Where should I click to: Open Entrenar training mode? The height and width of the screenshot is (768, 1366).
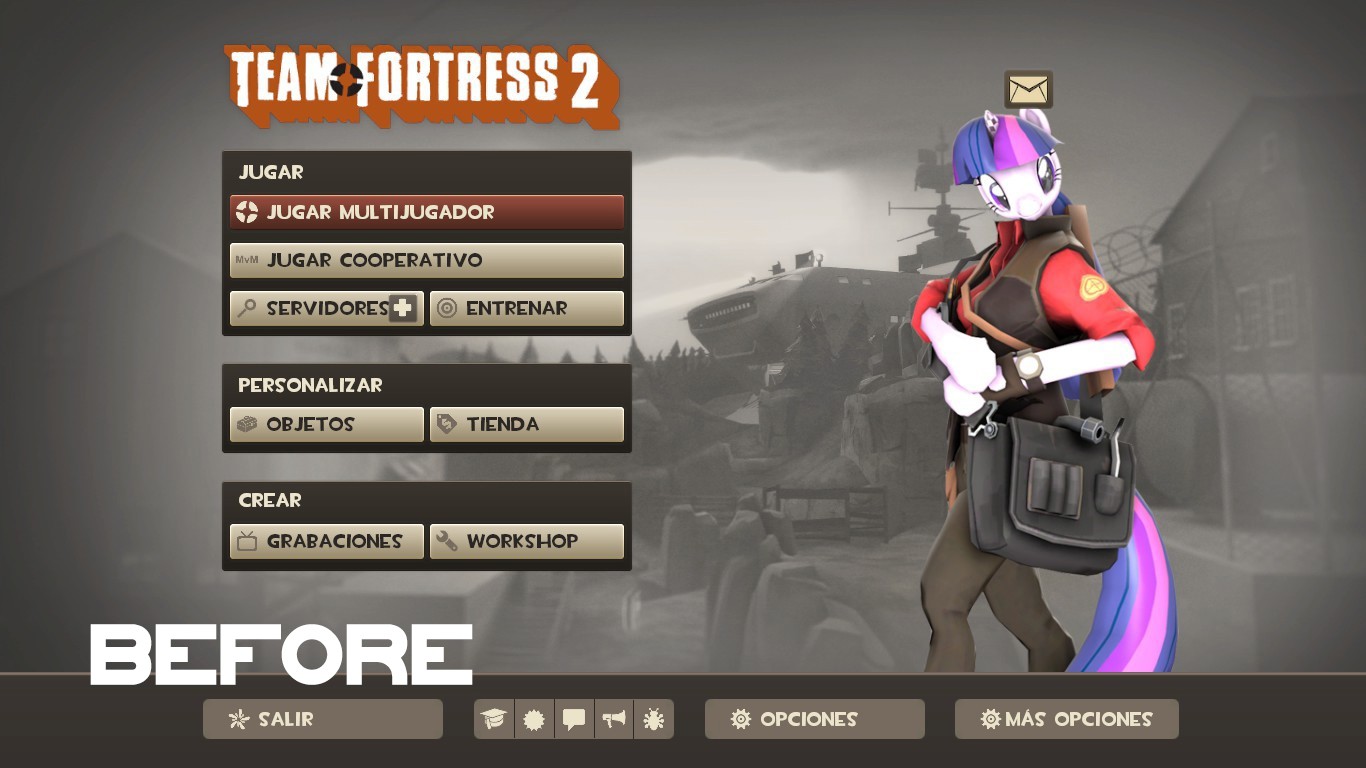(527, 308)
